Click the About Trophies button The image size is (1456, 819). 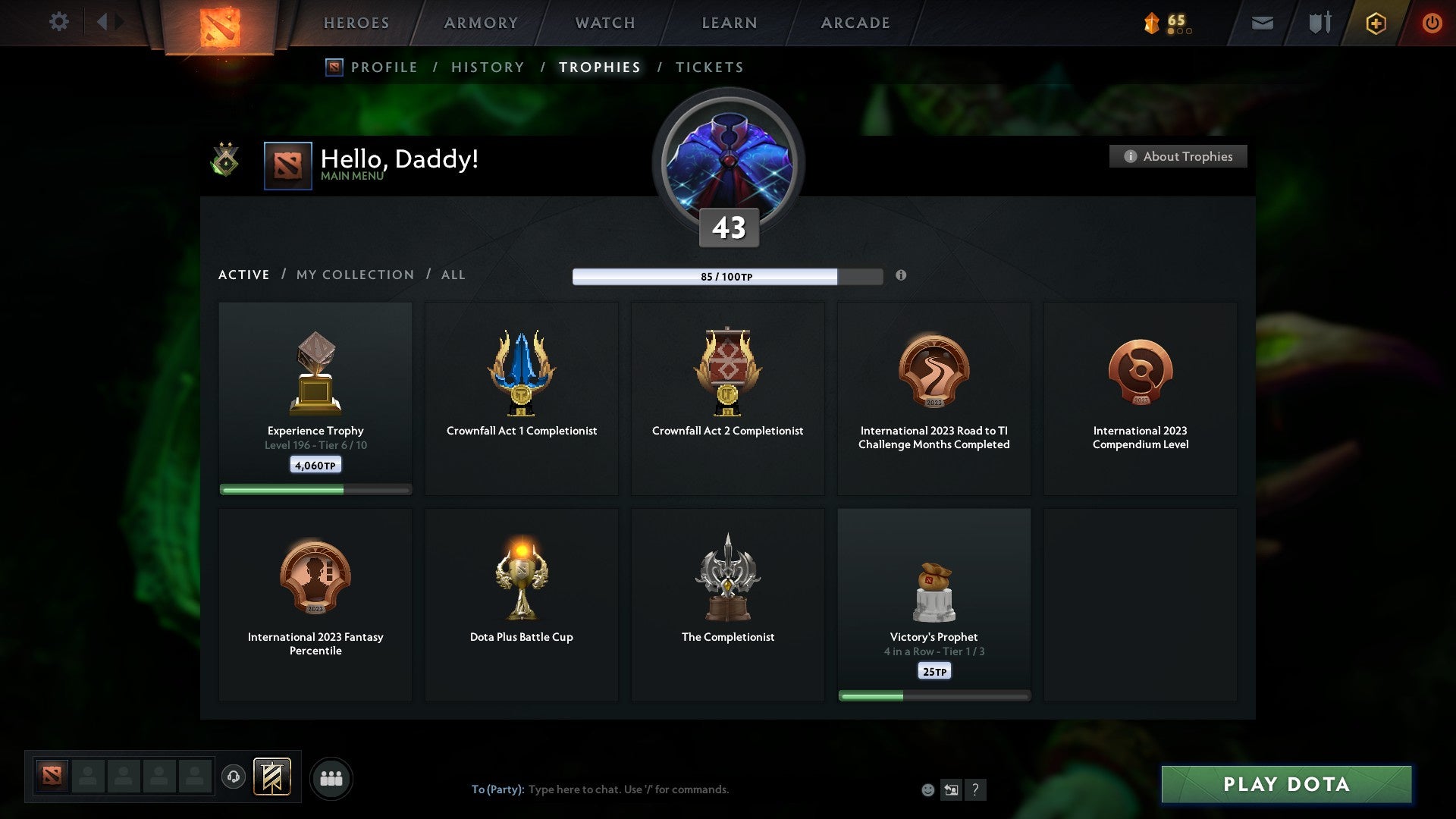tap(1178, 156)
